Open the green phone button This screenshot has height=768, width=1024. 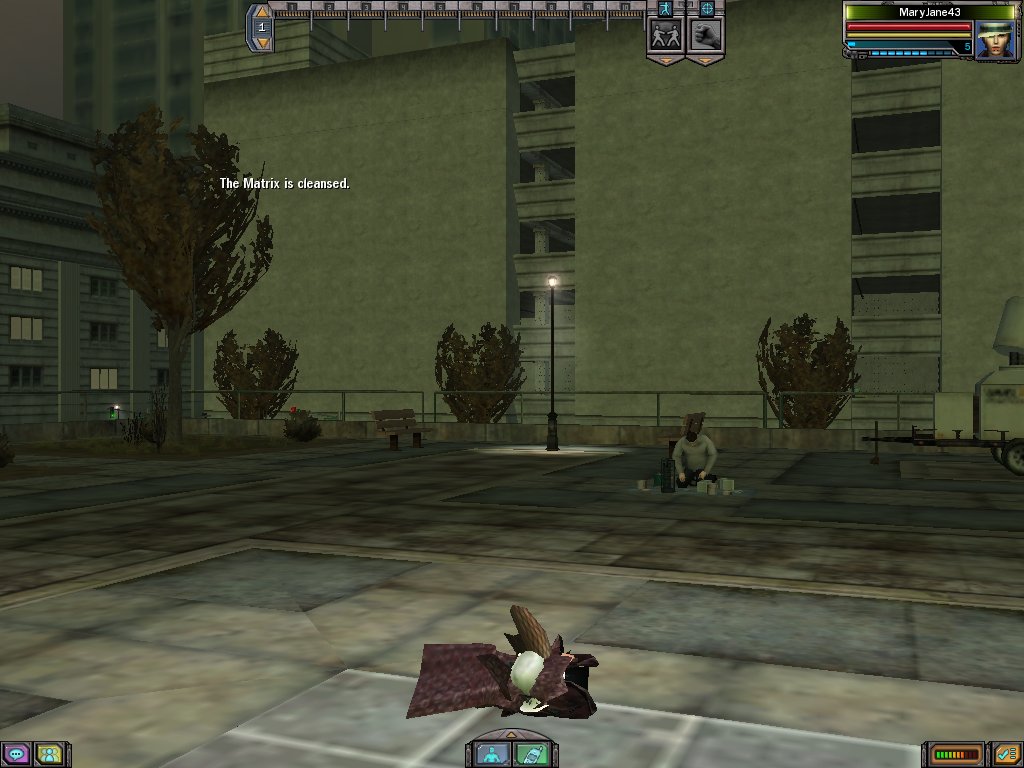click(x=530, y=754)
